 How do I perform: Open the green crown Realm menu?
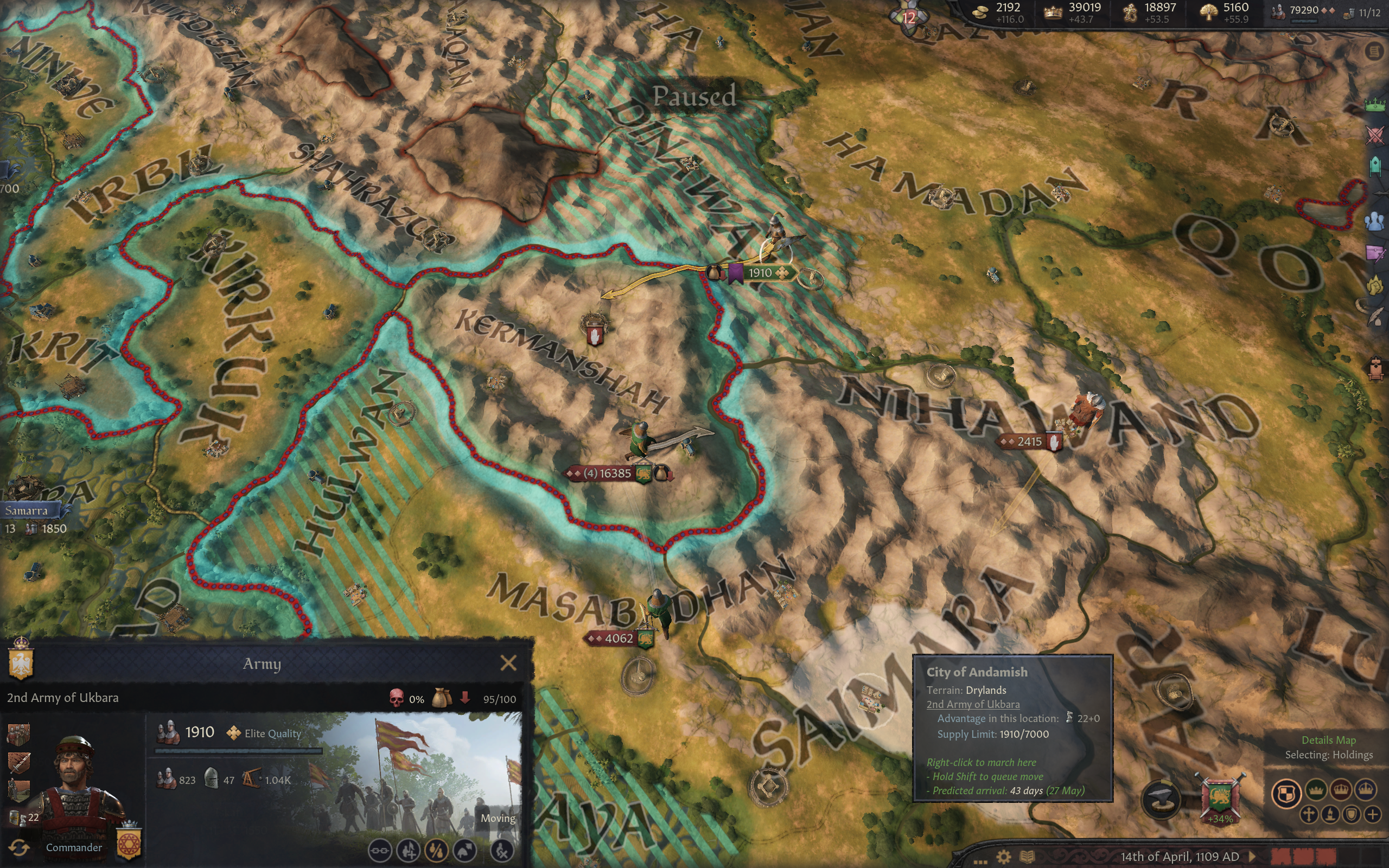(1375, 105)
